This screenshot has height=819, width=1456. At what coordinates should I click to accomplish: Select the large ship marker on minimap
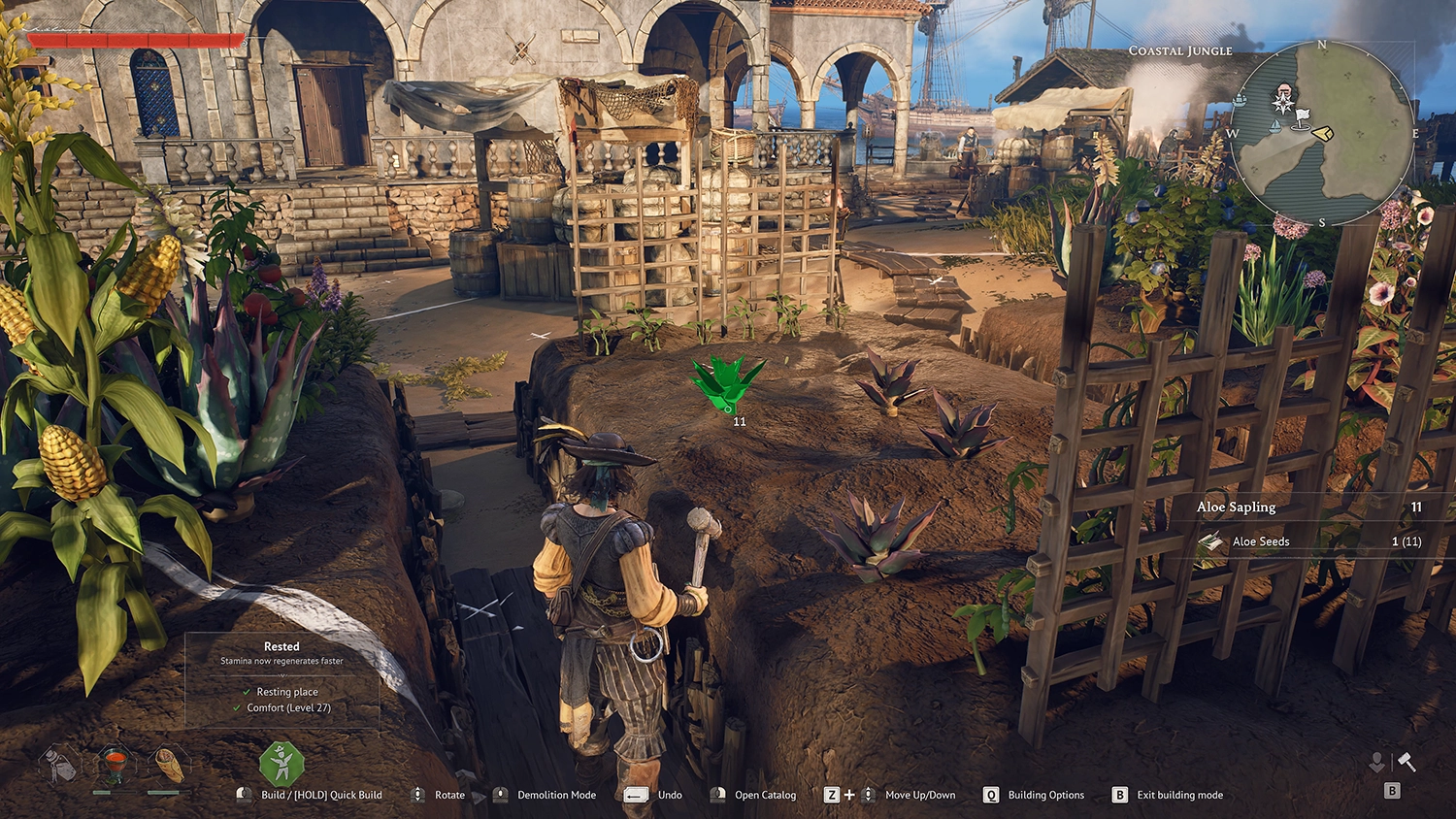[x=1240, y=99]
